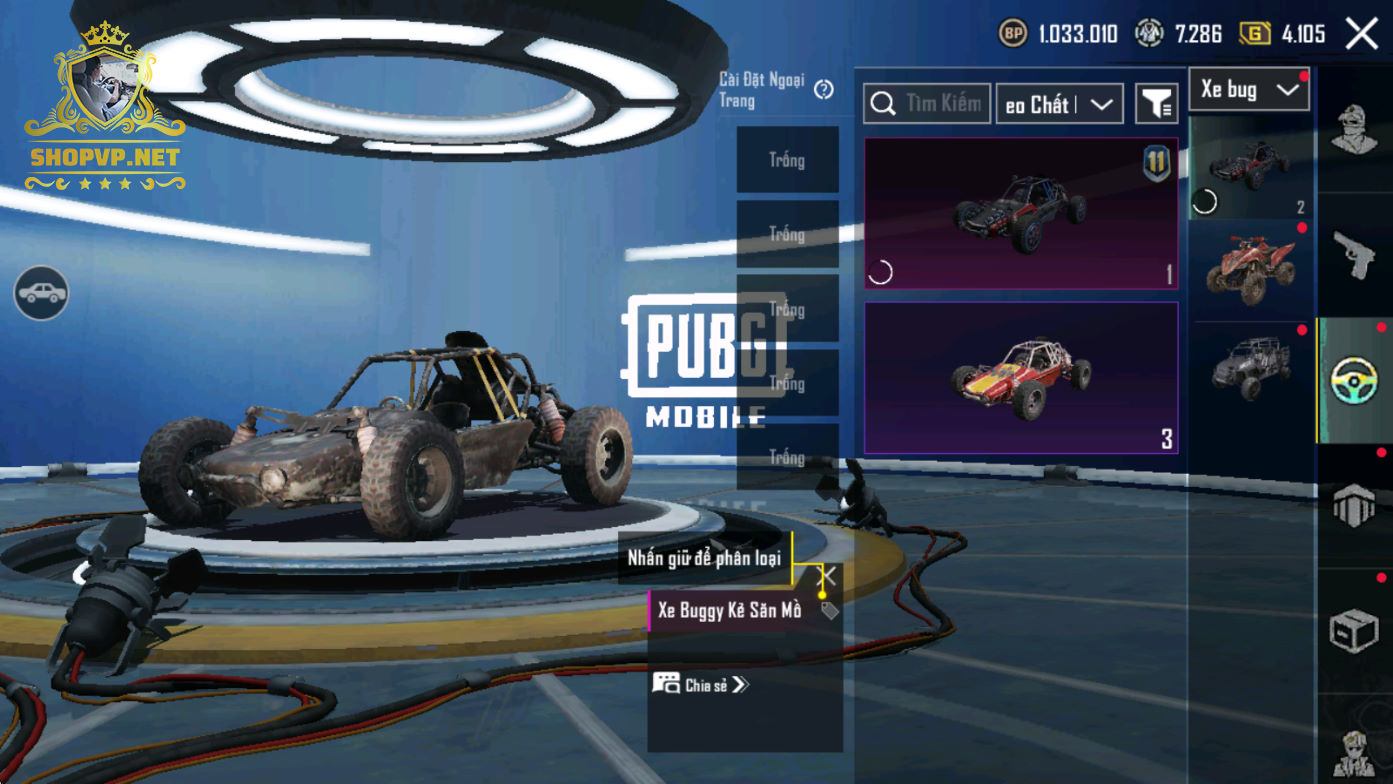Switch to the character outfit tab

click(x=1354, y=129)
